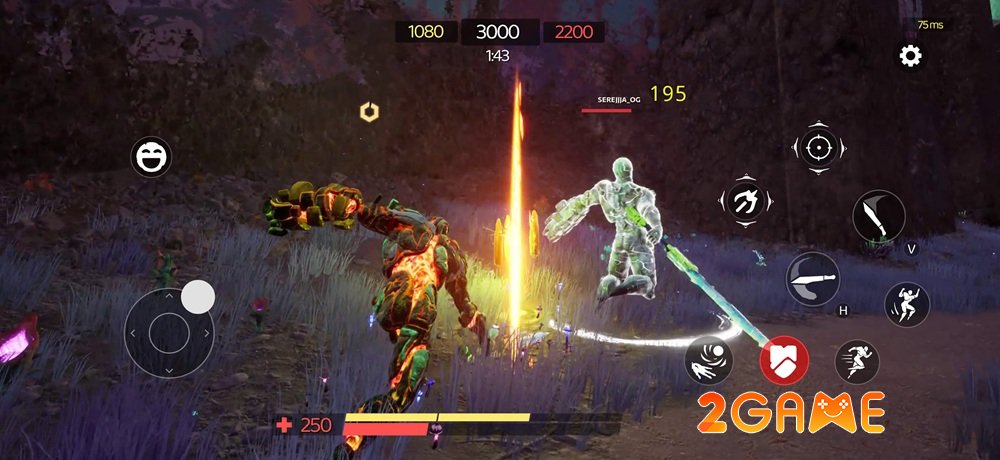Image resolution: width=1000 pixels, height=460 pixels.
Task: Perform the horizontal sword slash attack
Action: pos(812,278)
